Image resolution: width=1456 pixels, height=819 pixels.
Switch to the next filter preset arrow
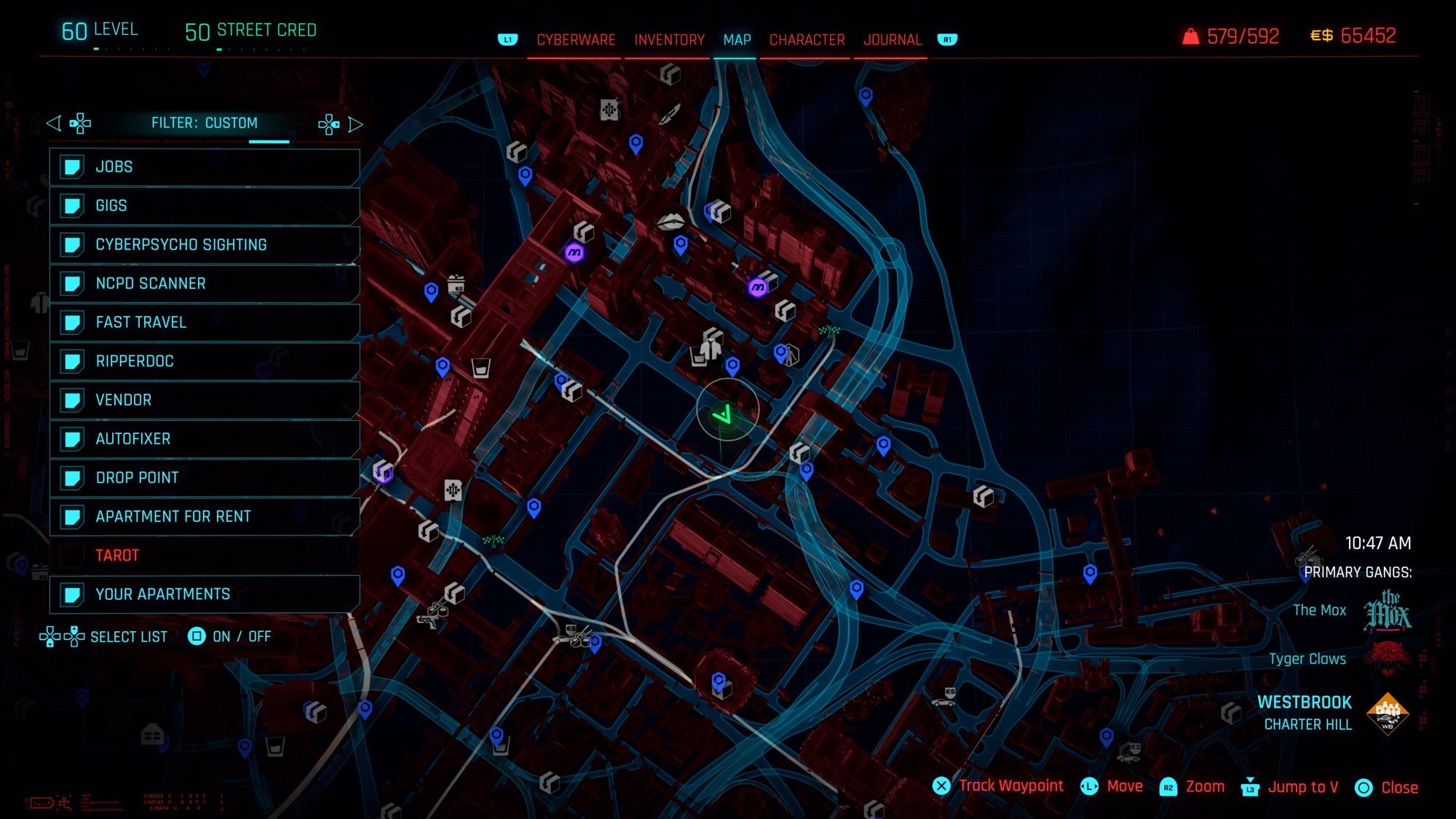(x=355, y=124)
